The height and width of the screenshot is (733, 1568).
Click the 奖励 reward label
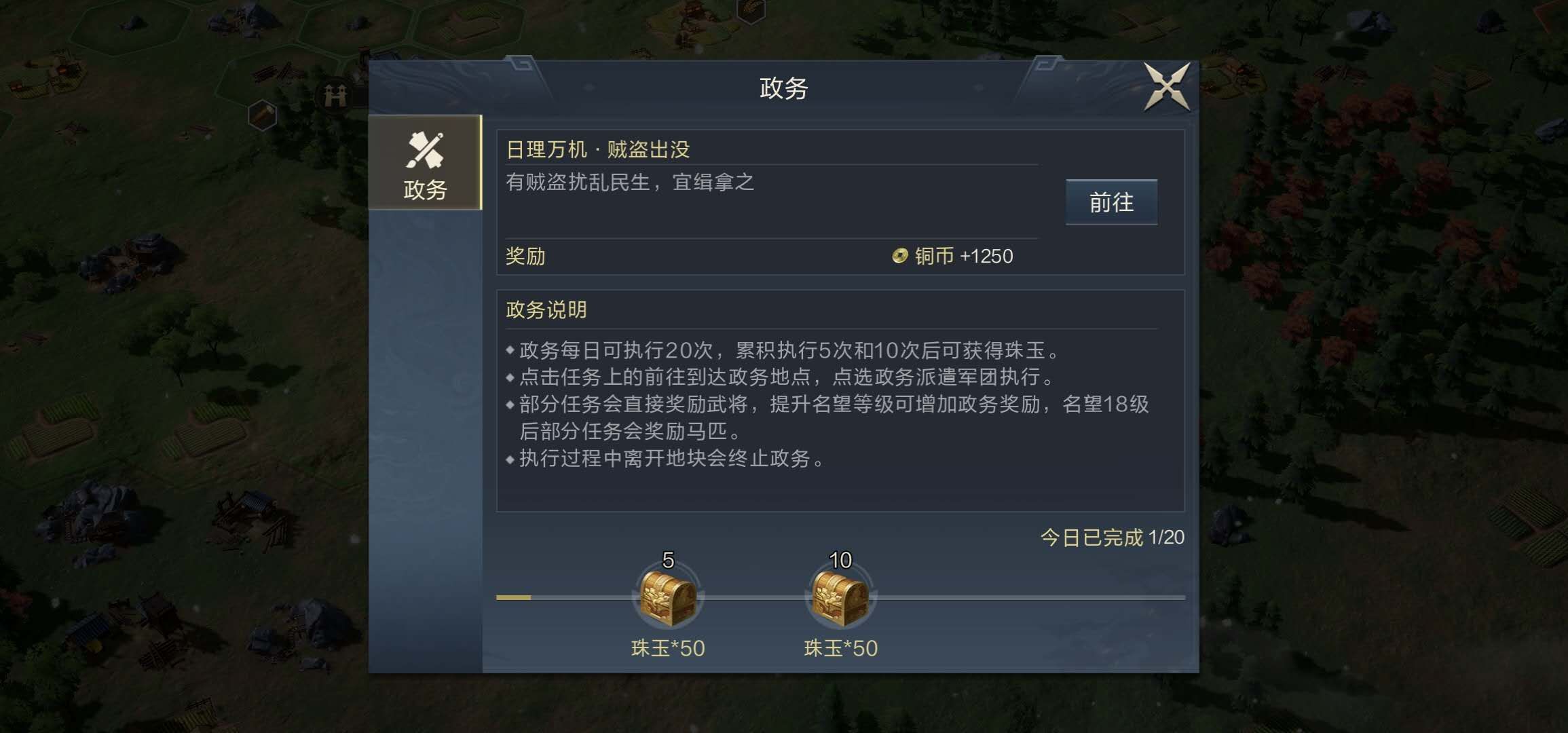526,257
